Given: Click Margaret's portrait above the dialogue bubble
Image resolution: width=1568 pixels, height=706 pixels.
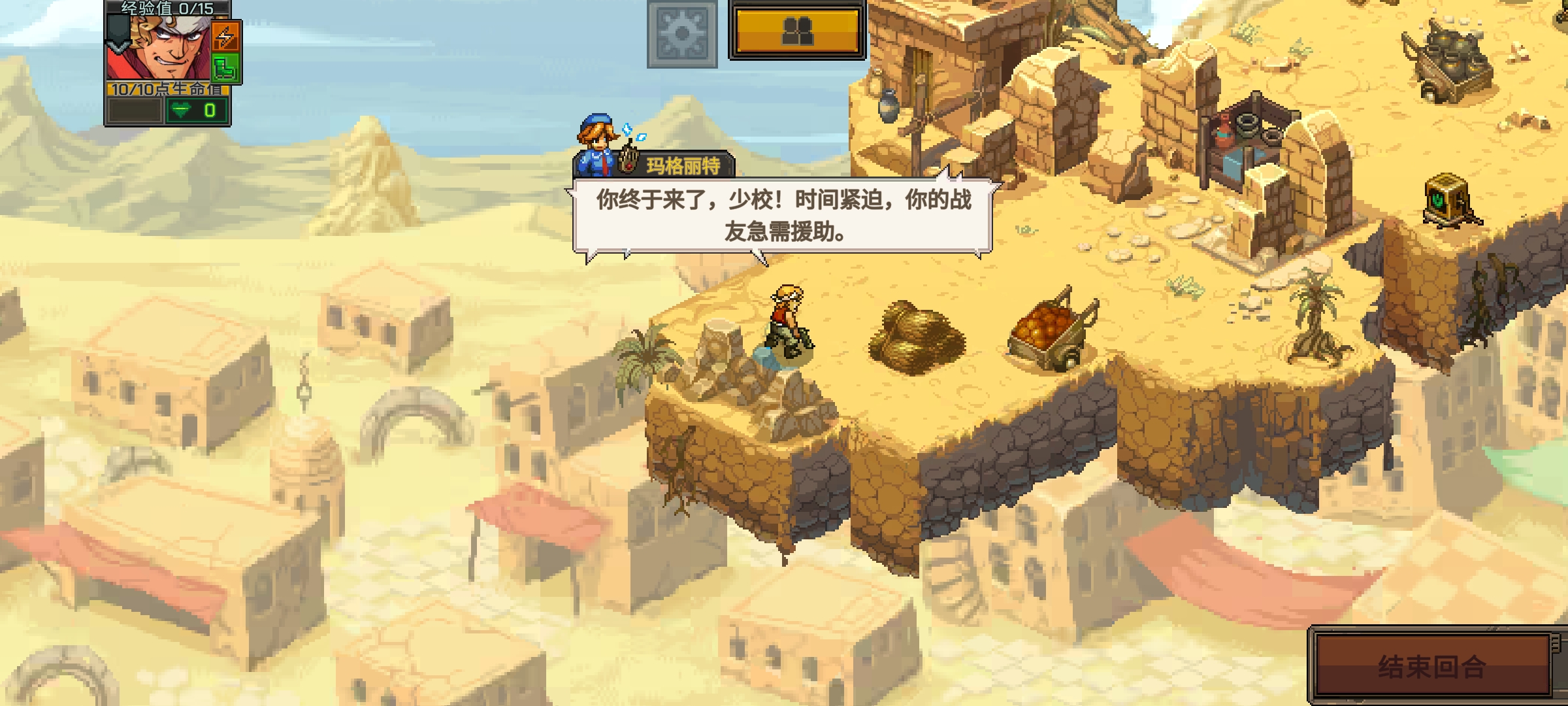Looking at the screenshot, I should click(596, 143).
